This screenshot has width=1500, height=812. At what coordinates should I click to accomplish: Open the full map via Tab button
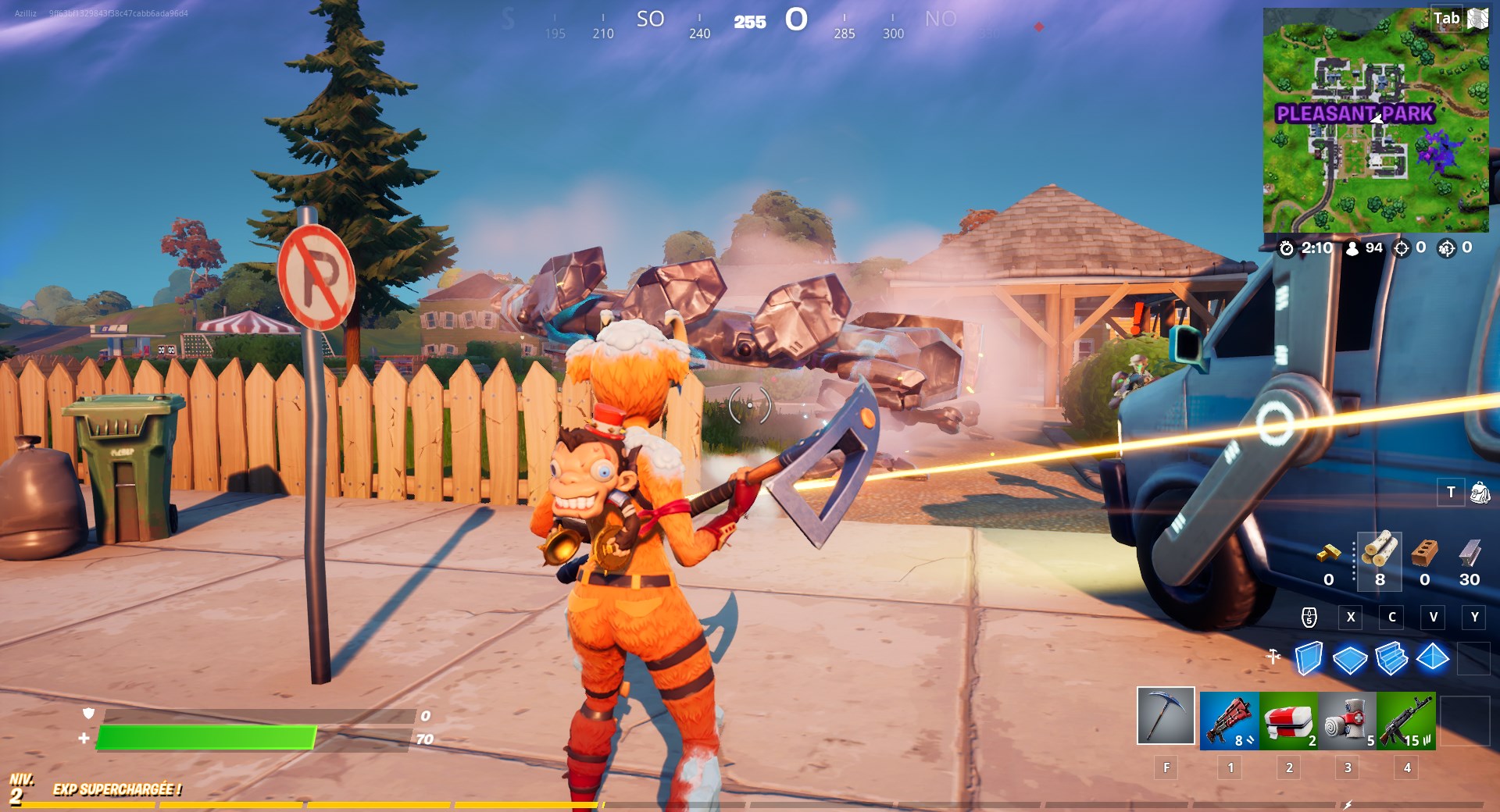(x=1447, y=16)
